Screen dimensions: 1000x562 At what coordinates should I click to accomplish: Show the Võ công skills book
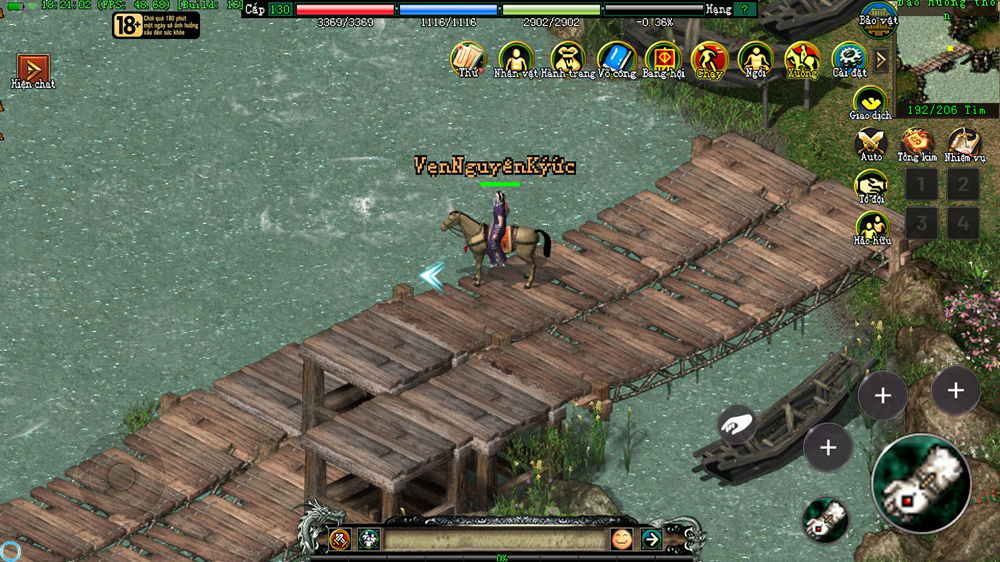pyautogui.click(x=616, y=58)
